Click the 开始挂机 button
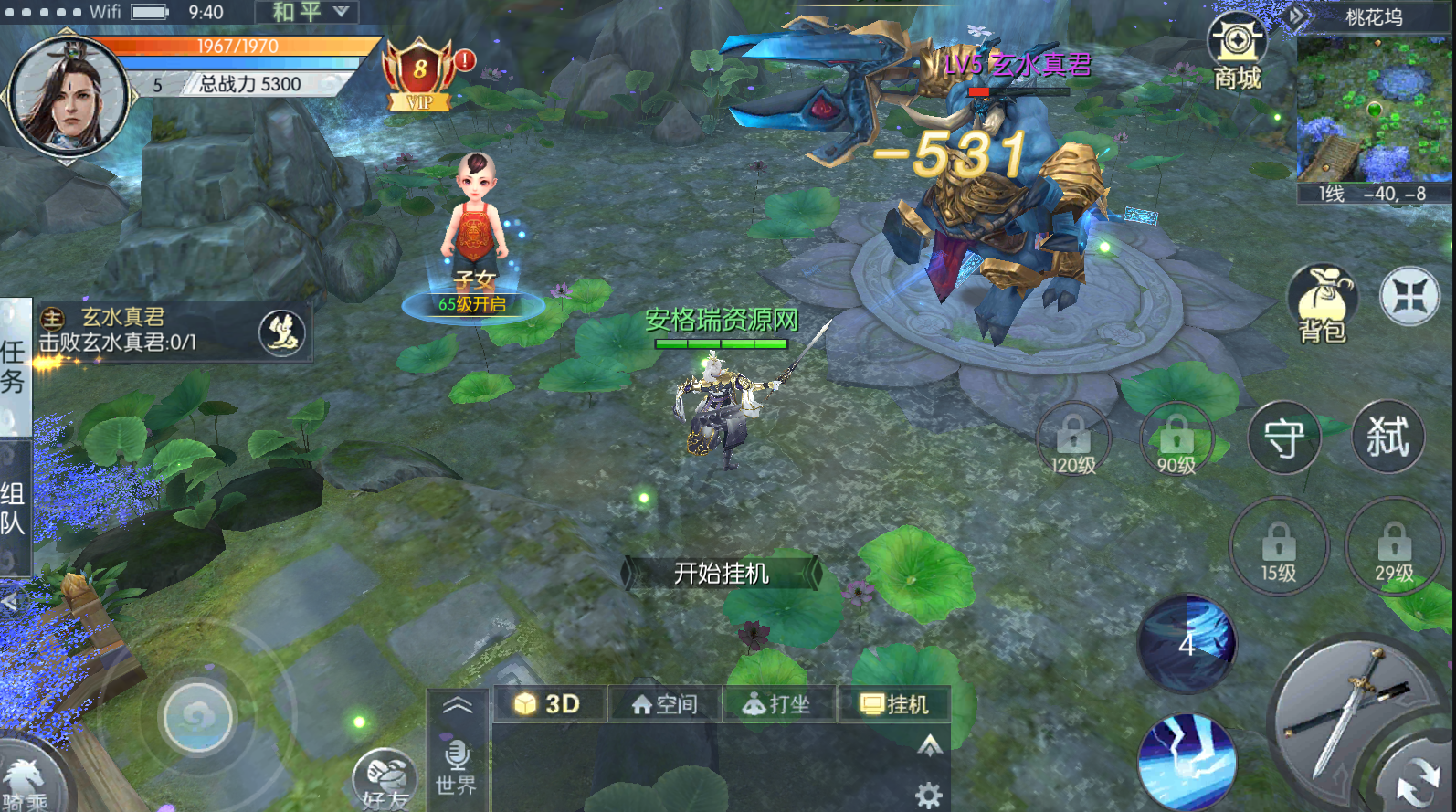 pos(721,574)
